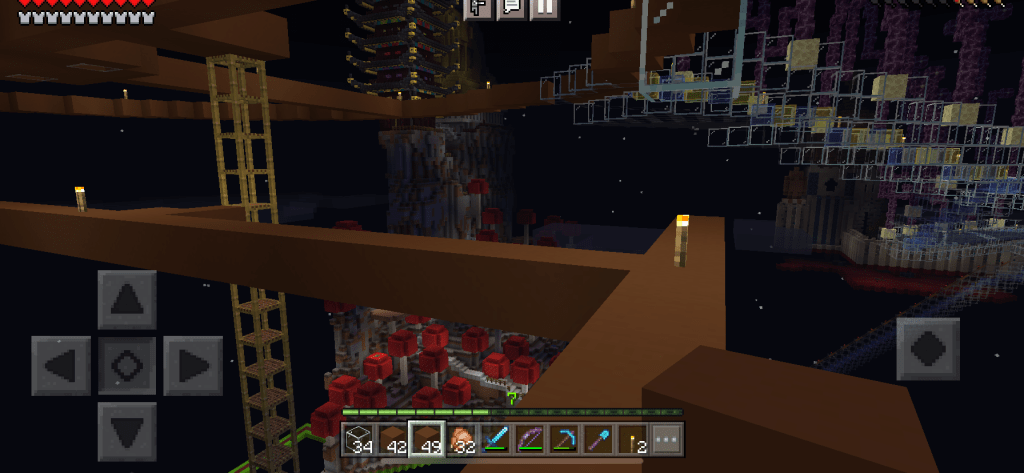Equip the enchanted bow
Screen dimensions: 1024x473
[530, 439]
